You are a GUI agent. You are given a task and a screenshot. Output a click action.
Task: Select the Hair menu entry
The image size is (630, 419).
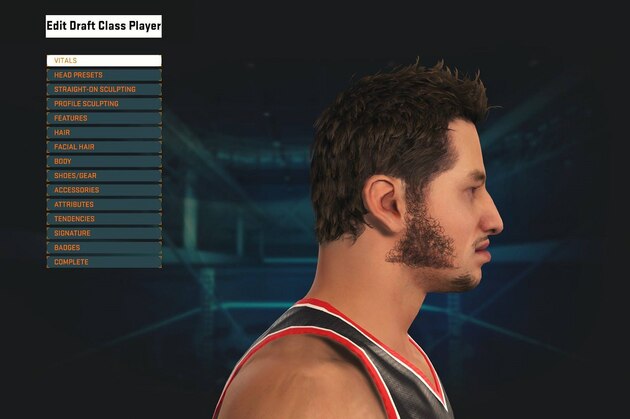103,132
